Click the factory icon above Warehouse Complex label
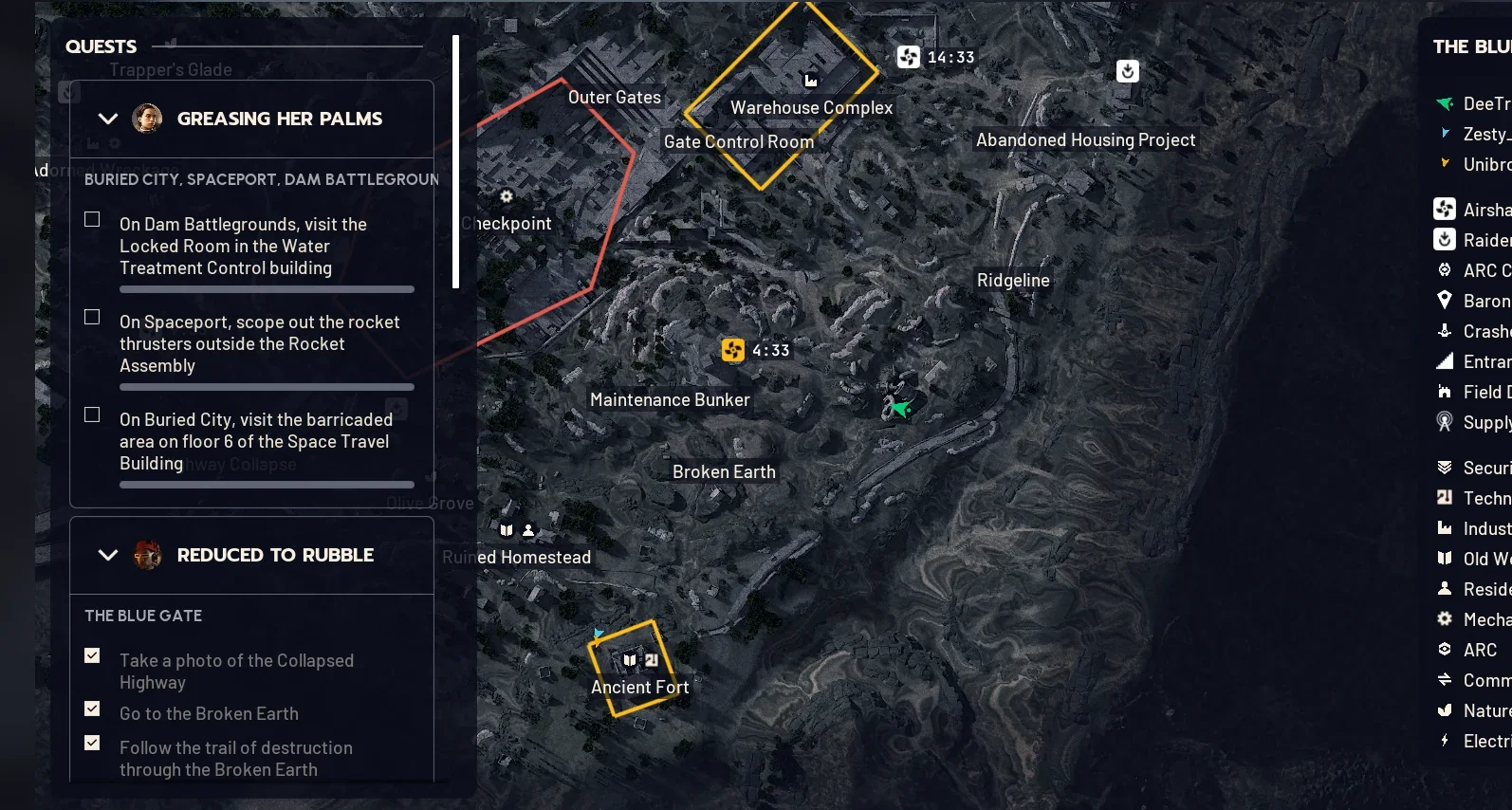This screenshot has height=810, width=1512. tap(811, 82)
